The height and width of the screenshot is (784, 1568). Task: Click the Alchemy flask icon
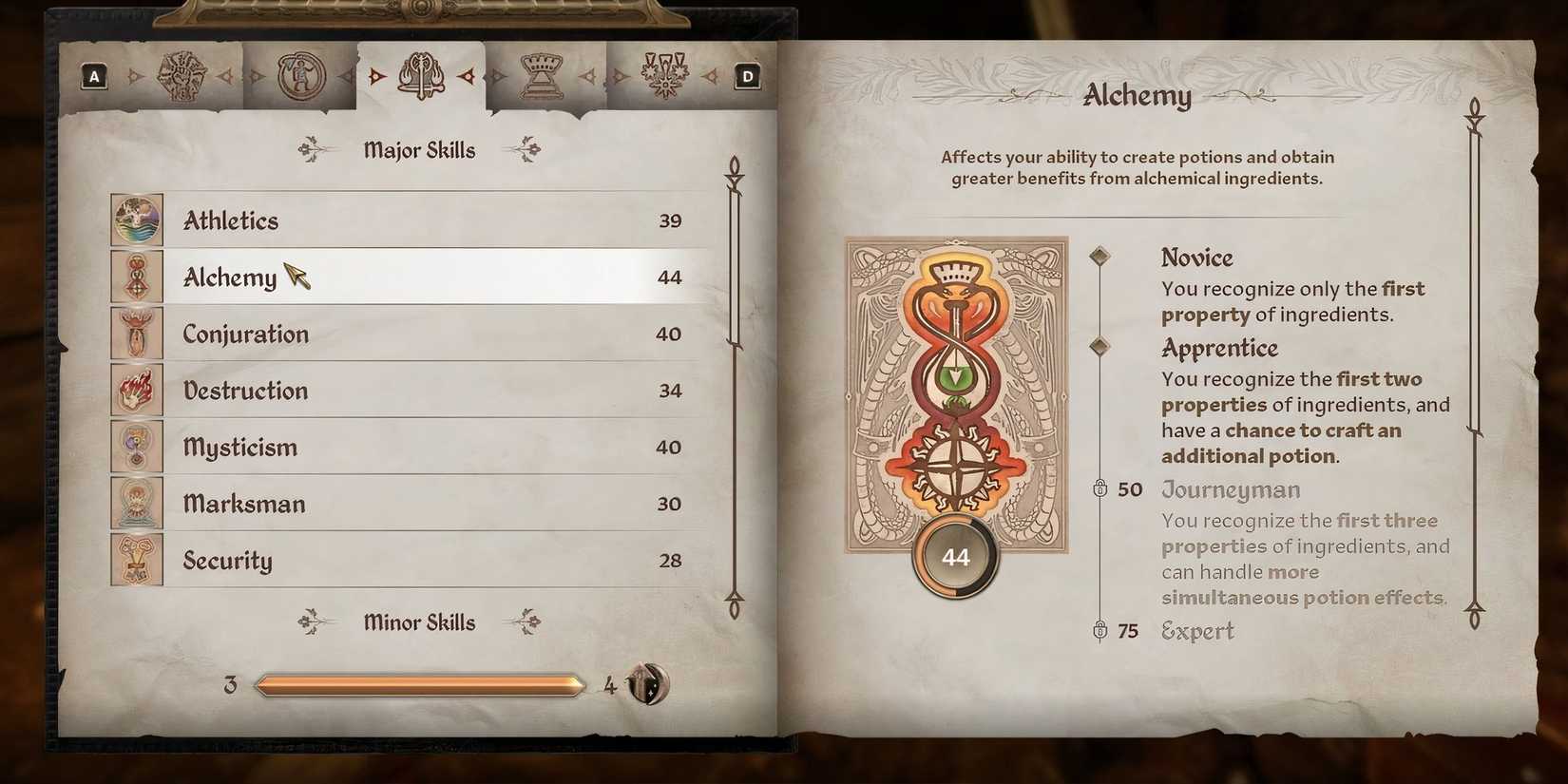pos(136,277)
